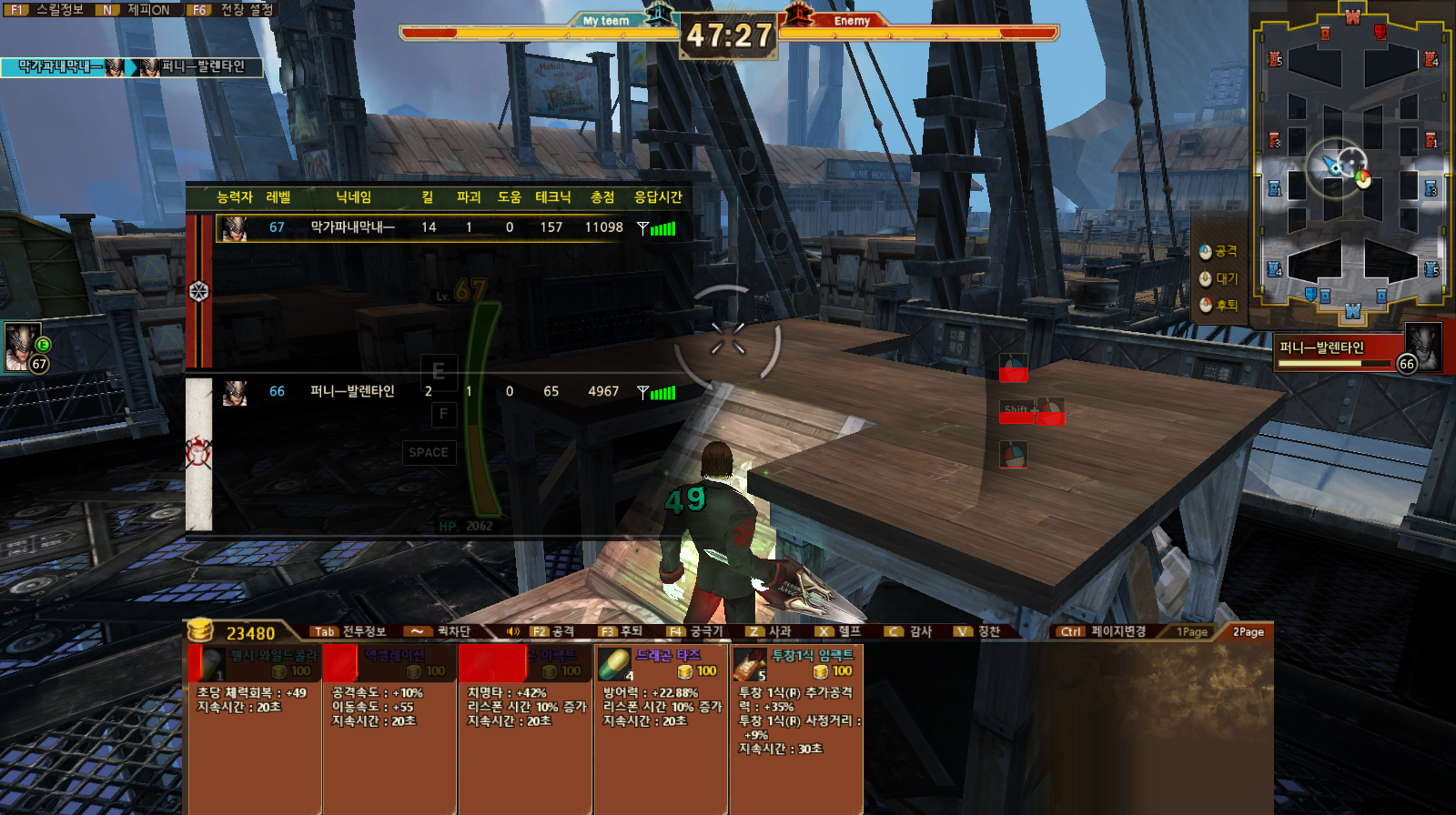The width and height of the screenshot is (1456, 815).
Task: Click the enemy 퍼니-발렌타인 target portrait
Action: (x=1422, y=347)
